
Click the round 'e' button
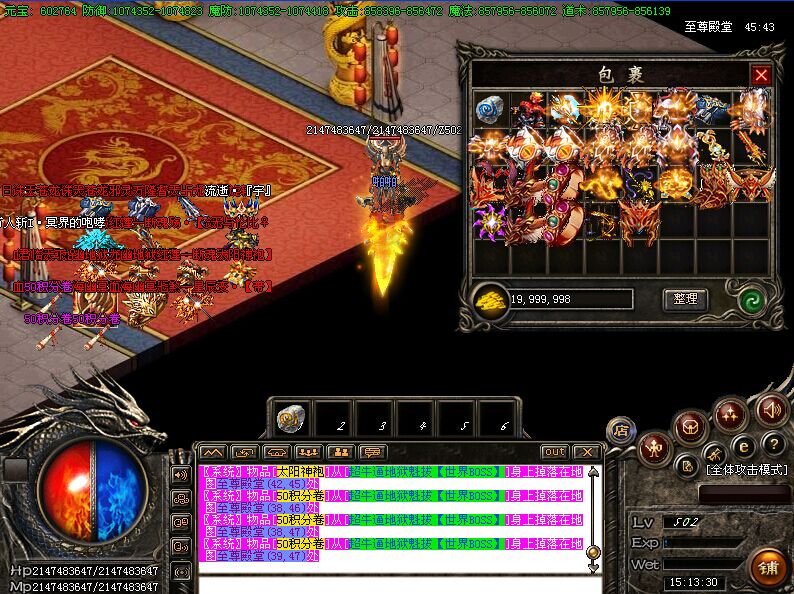pos(742,447)
